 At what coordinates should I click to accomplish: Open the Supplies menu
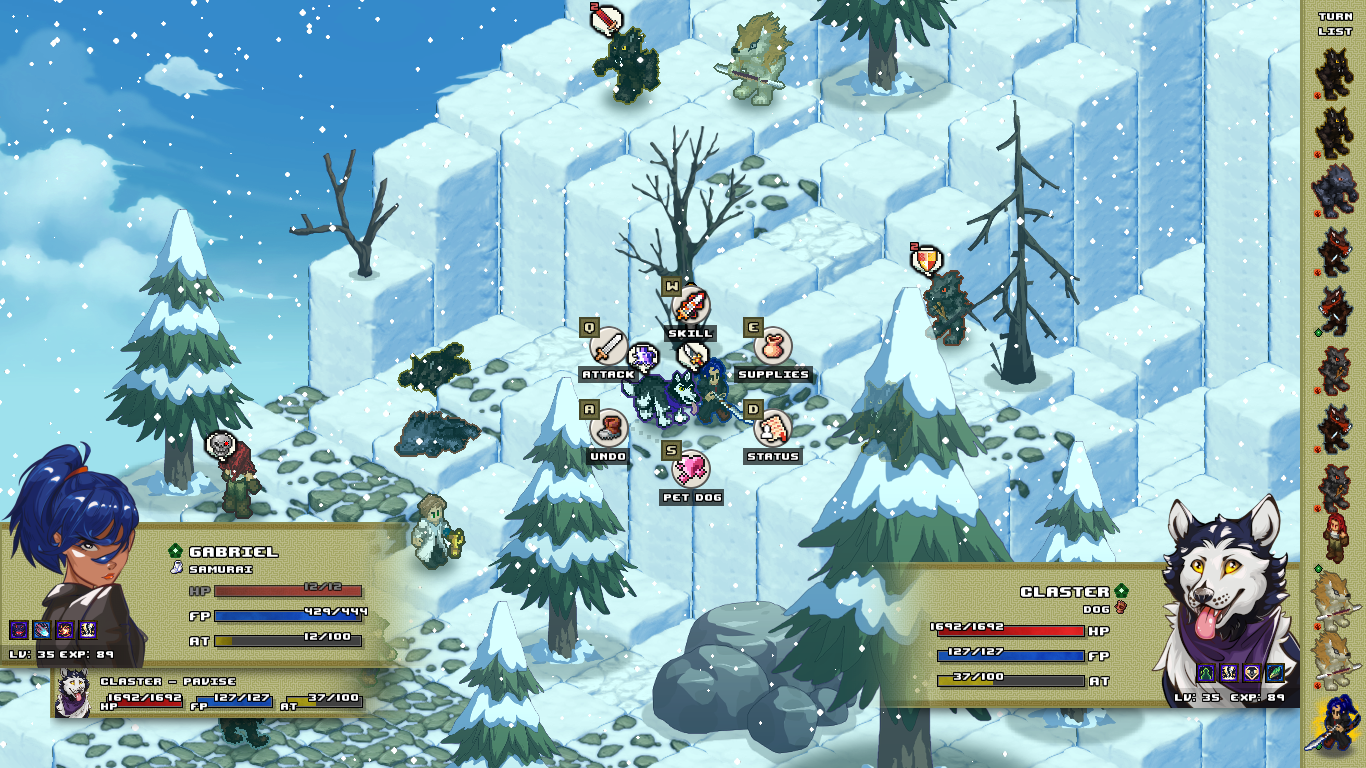coord(772,347)
